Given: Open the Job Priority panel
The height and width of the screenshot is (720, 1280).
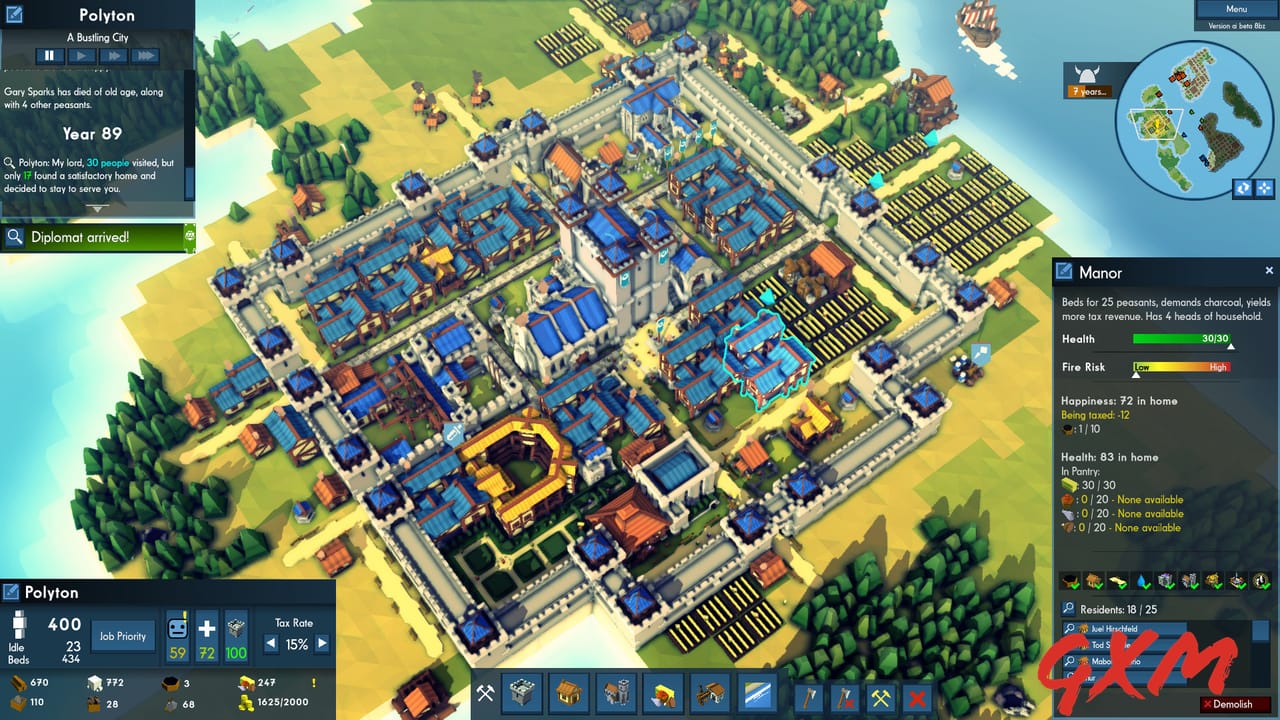Looking at the screenshot, I should [122, 635].
